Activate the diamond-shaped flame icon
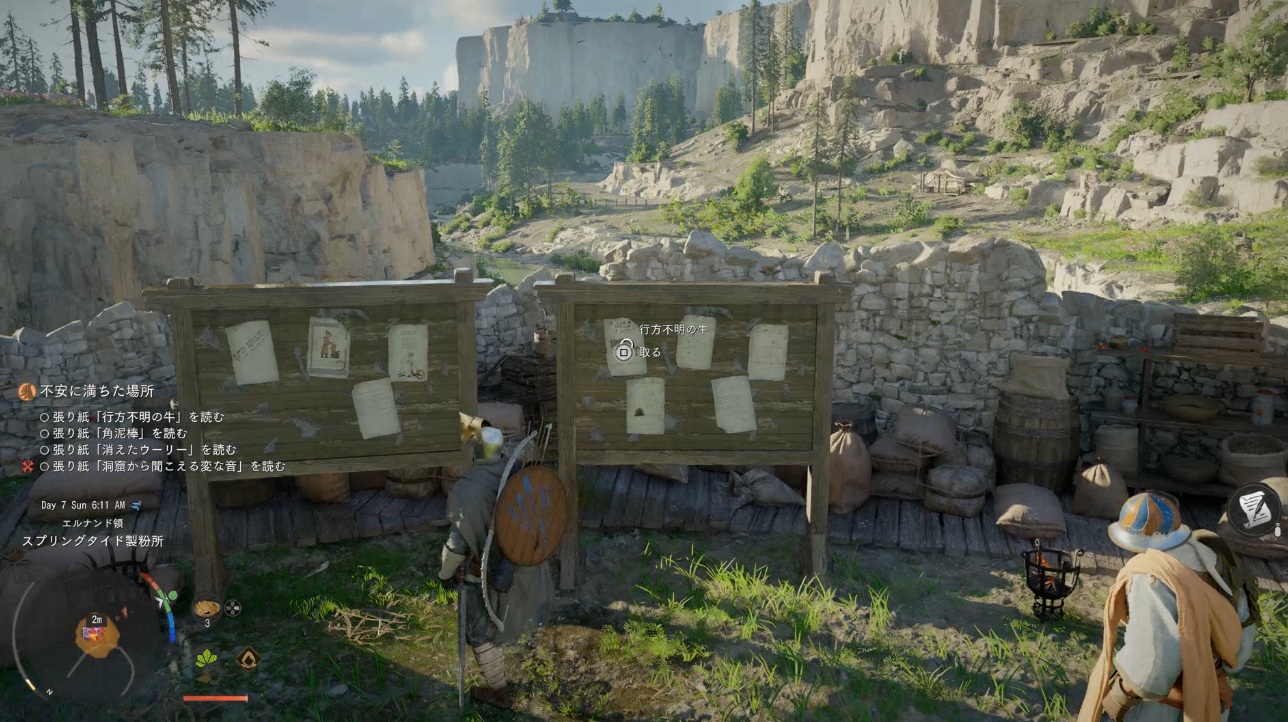 pos(247,658)
